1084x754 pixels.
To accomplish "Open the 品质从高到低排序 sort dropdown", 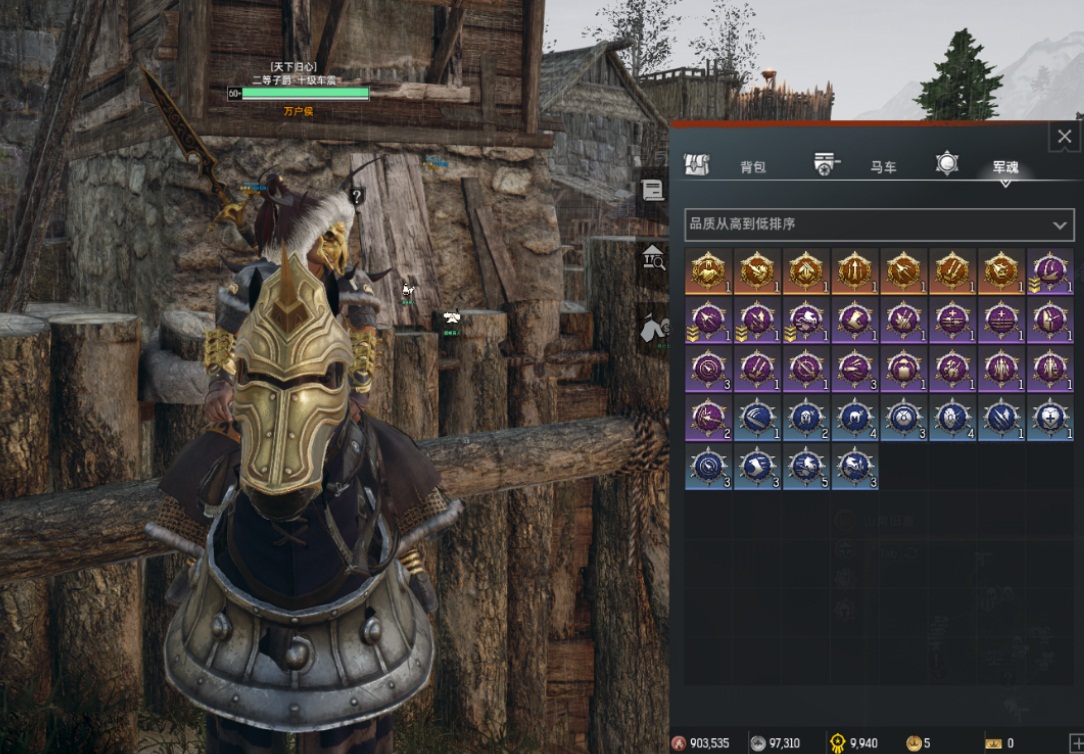I will click(x=879, y=224).
